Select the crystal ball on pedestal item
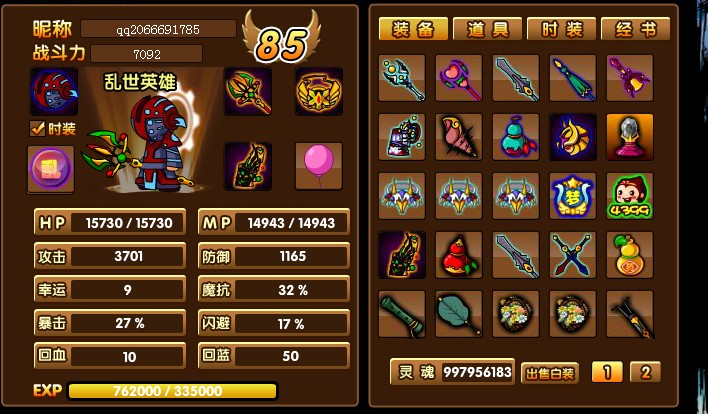This screenshot has height=414, width=708. coord(630,137)
